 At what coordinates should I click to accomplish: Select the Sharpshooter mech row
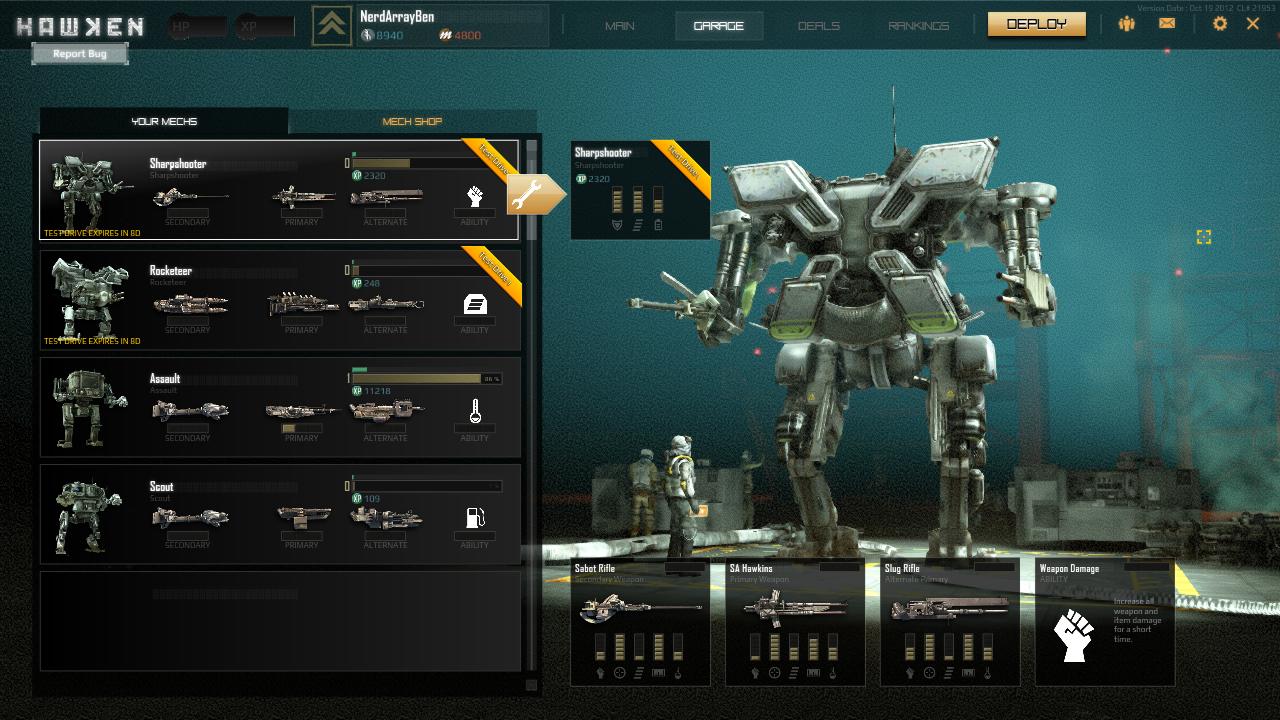tap(279, 190)
